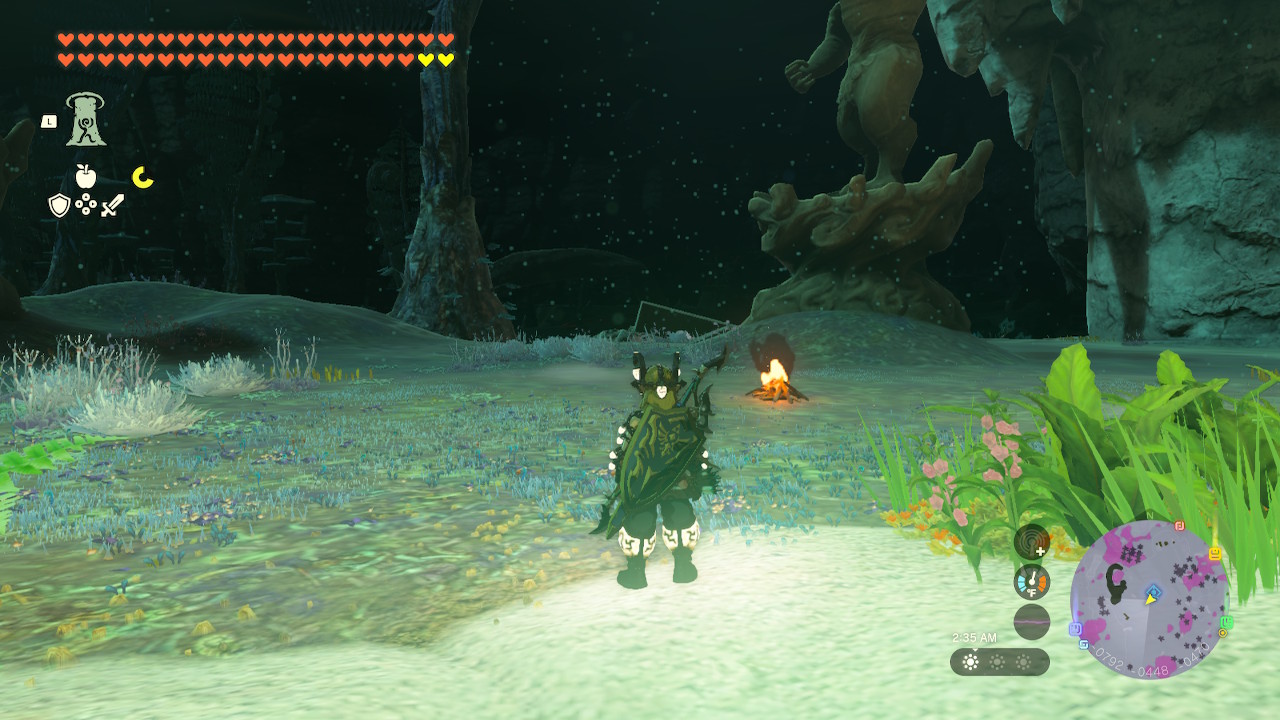The height and width of the screenshot is (720, 1280).
Task: Toggle the Fahrenheit unit on the temperature dial
Action: (1032, 592)
